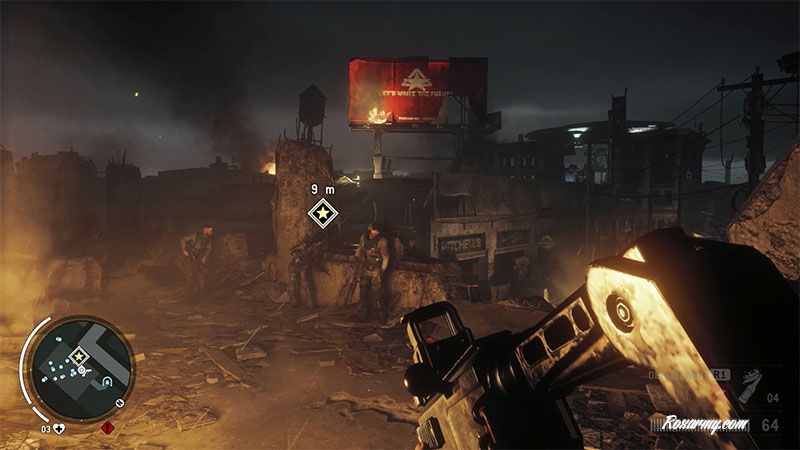The width and height of the screenshot is (800, 450).
Task: Click the red diamond alert icon
Action: pyautogui.click(x=108, y=429)
